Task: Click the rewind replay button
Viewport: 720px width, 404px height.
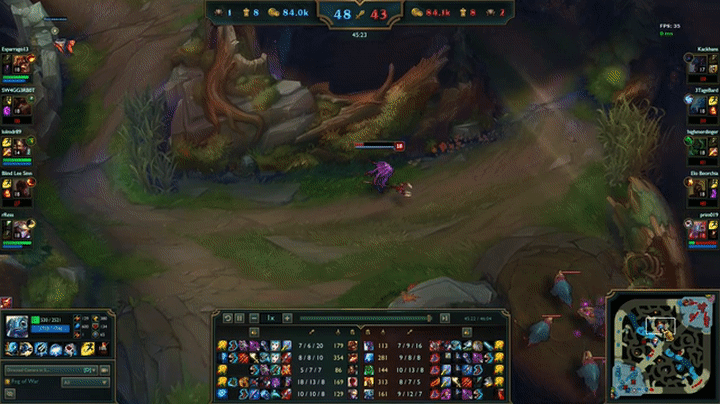Action: click(x=227, y=318)
